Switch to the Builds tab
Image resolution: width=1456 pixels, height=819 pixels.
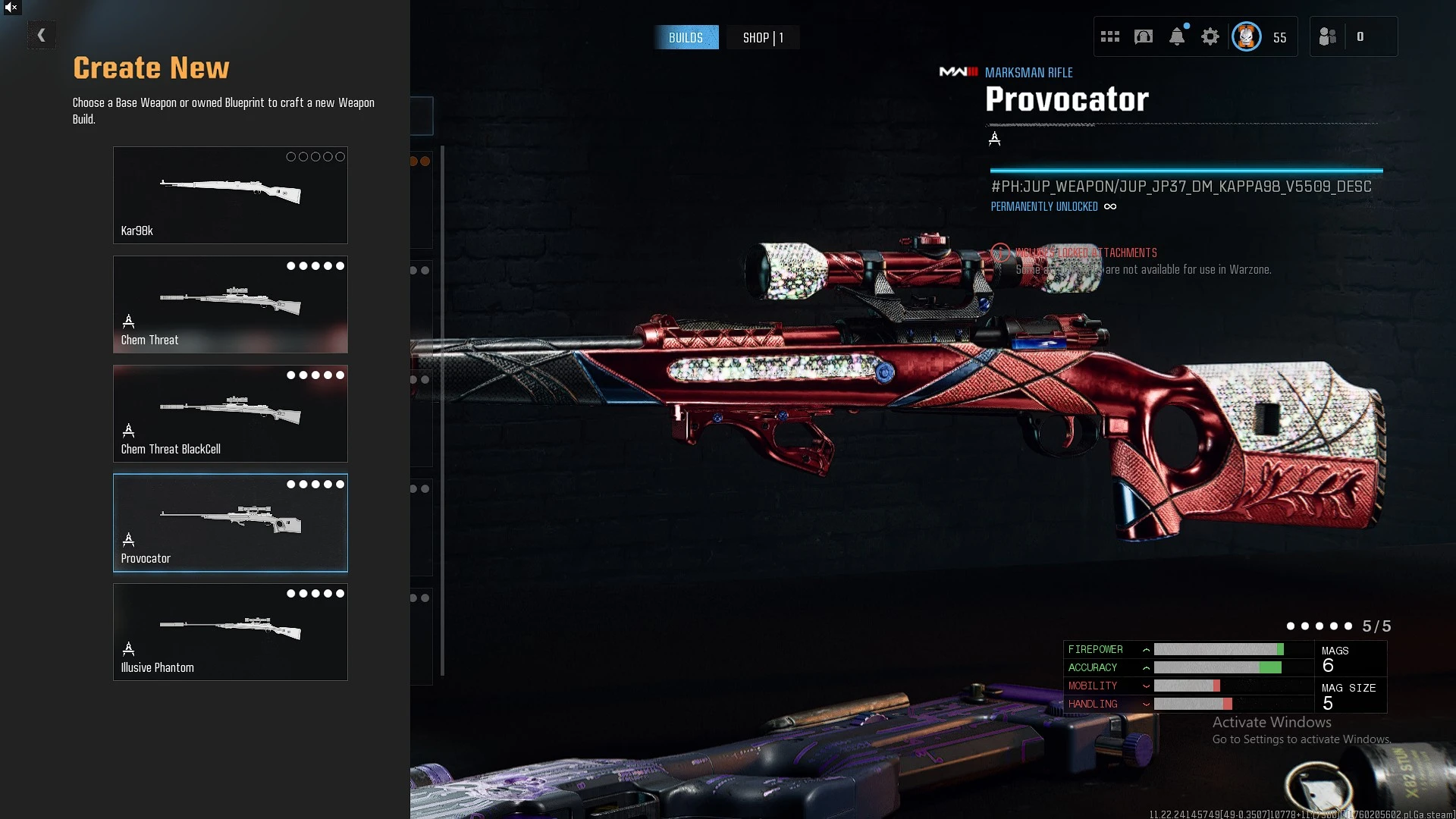pyautogui.click(x=686, y=37)
